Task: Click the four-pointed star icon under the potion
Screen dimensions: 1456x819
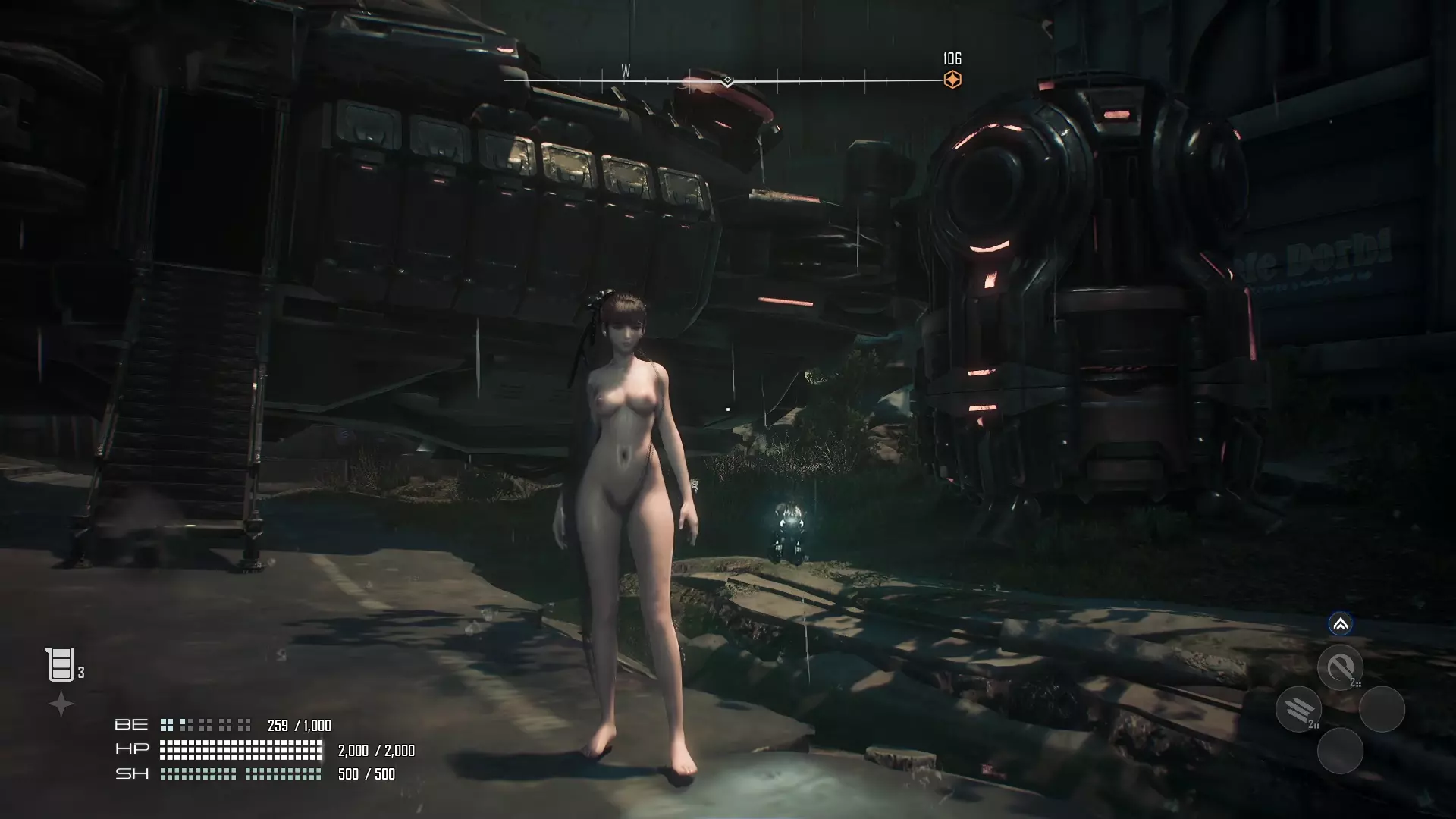Action: (x=61, y=704)
